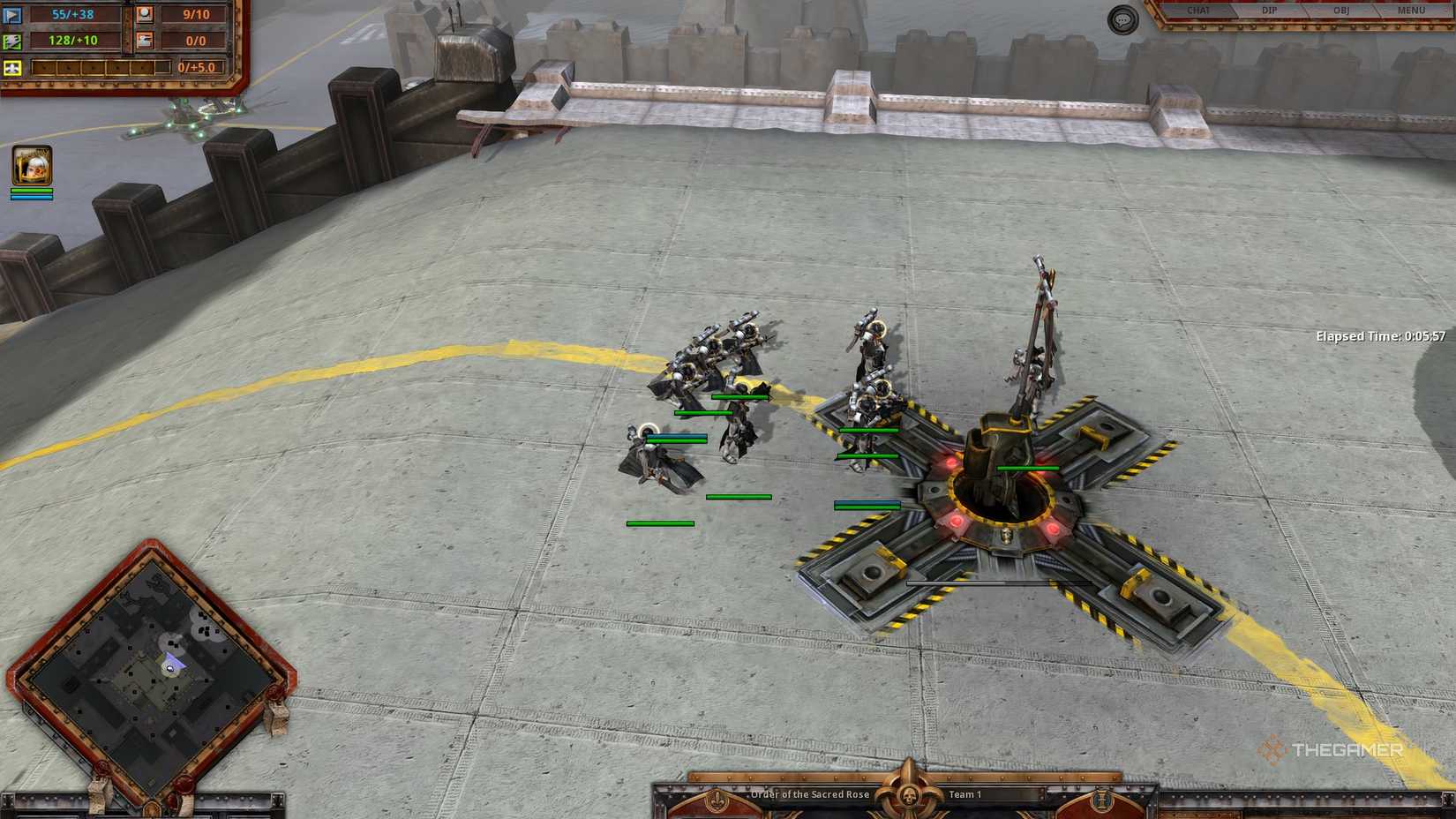Select the blue requisition flag icon
Viewport: 1456px width, 819px height.
(12, 15)
